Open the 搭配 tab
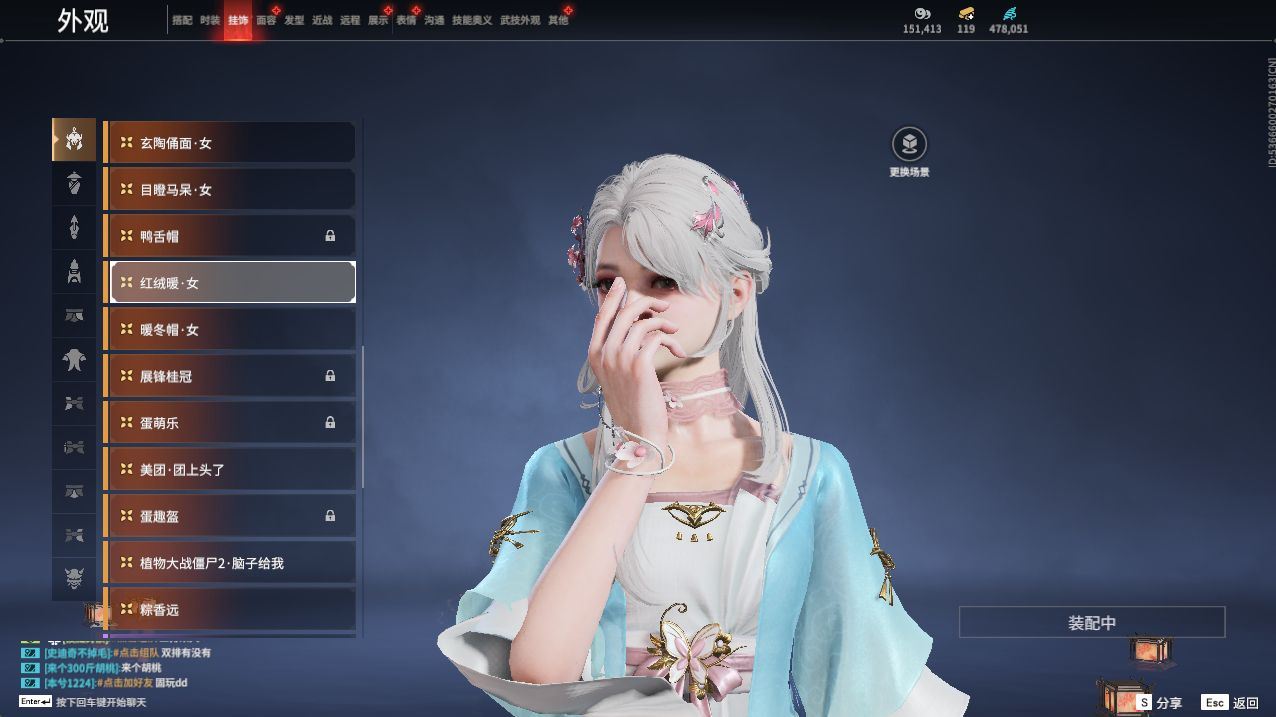The width and height of the screenshot is (1276, 717). pyautogui.click(x=182, y=20)
